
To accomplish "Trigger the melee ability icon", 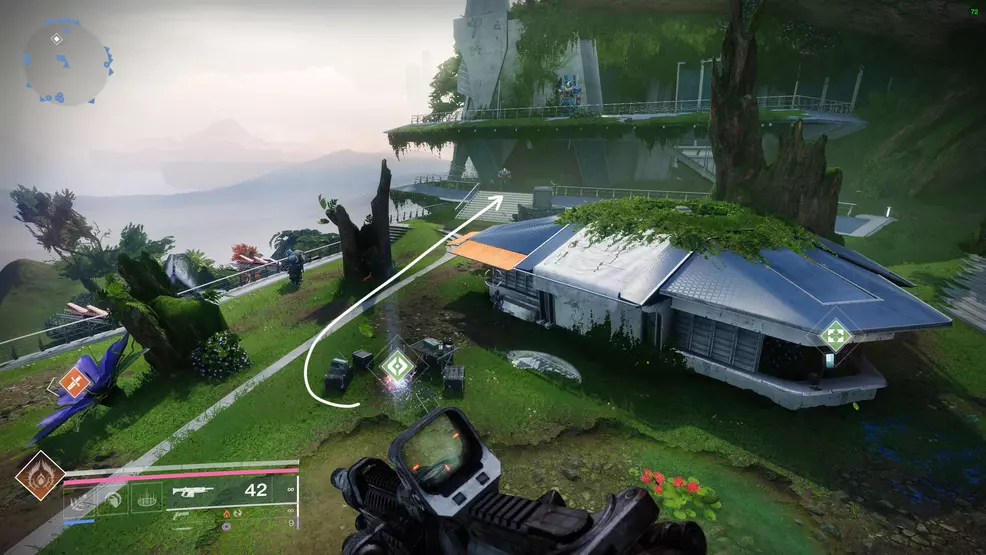I will point(113,496).
